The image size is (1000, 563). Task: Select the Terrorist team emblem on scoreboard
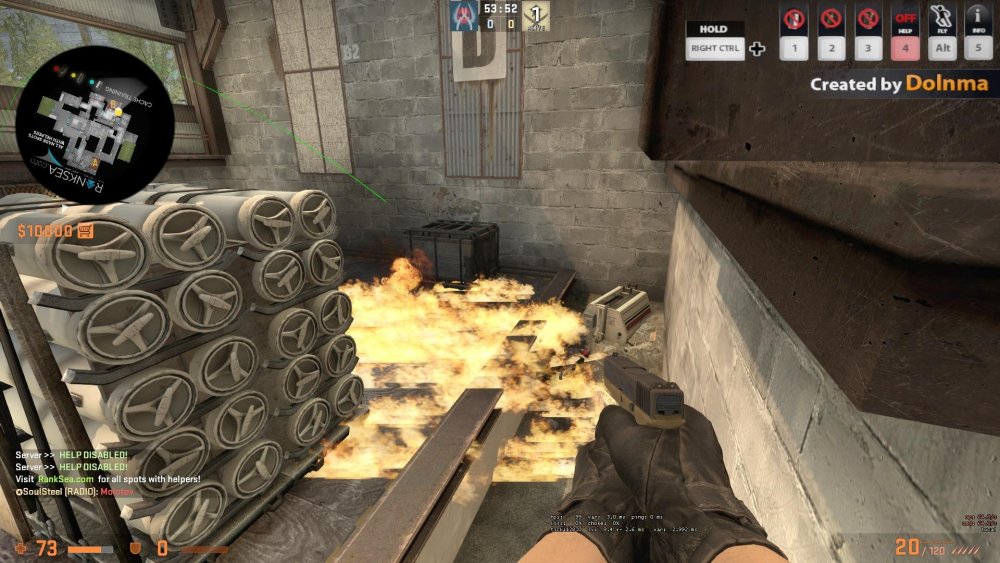pos(537,16)
